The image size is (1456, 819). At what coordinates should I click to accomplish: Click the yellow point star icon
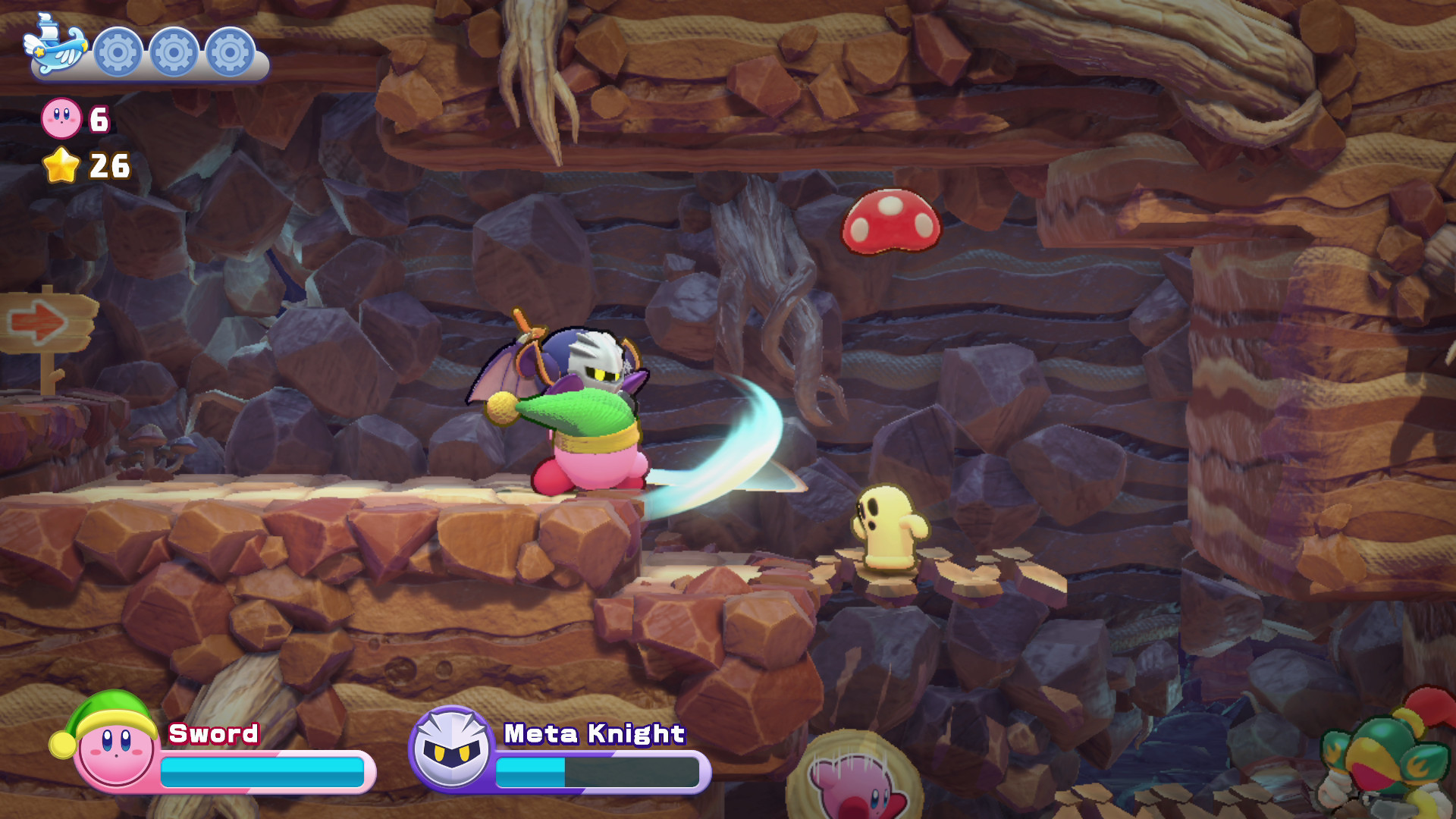click(x=61, y=165)
